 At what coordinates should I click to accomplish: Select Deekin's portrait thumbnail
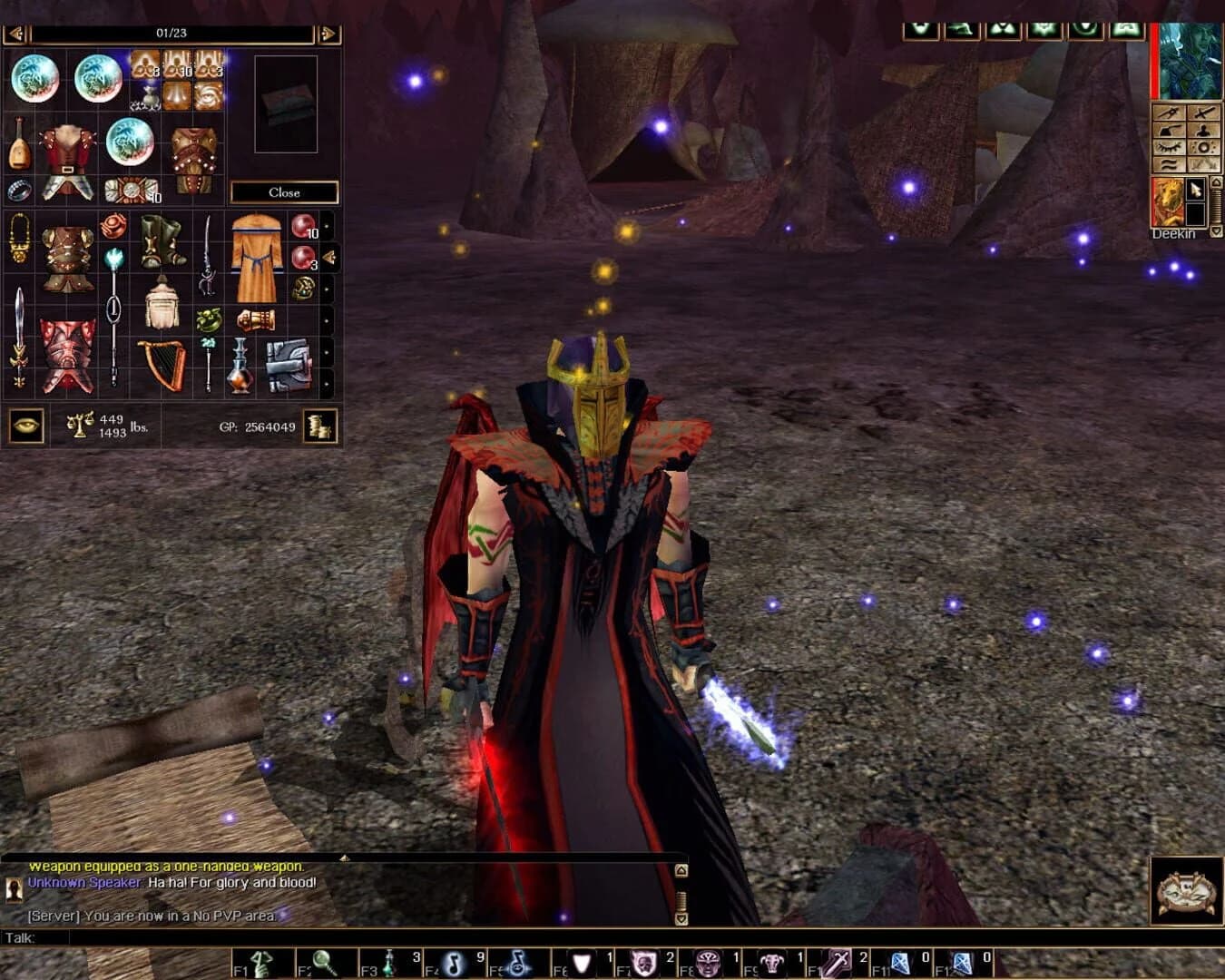click(1169, 201)
